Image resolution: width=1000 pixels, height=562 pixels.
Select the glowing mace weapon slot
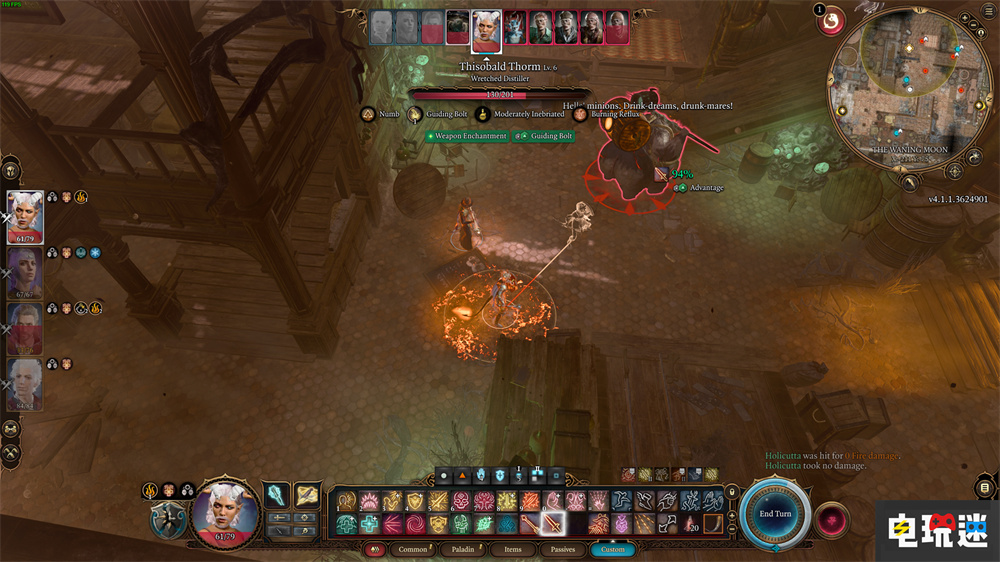click(276, 494)
